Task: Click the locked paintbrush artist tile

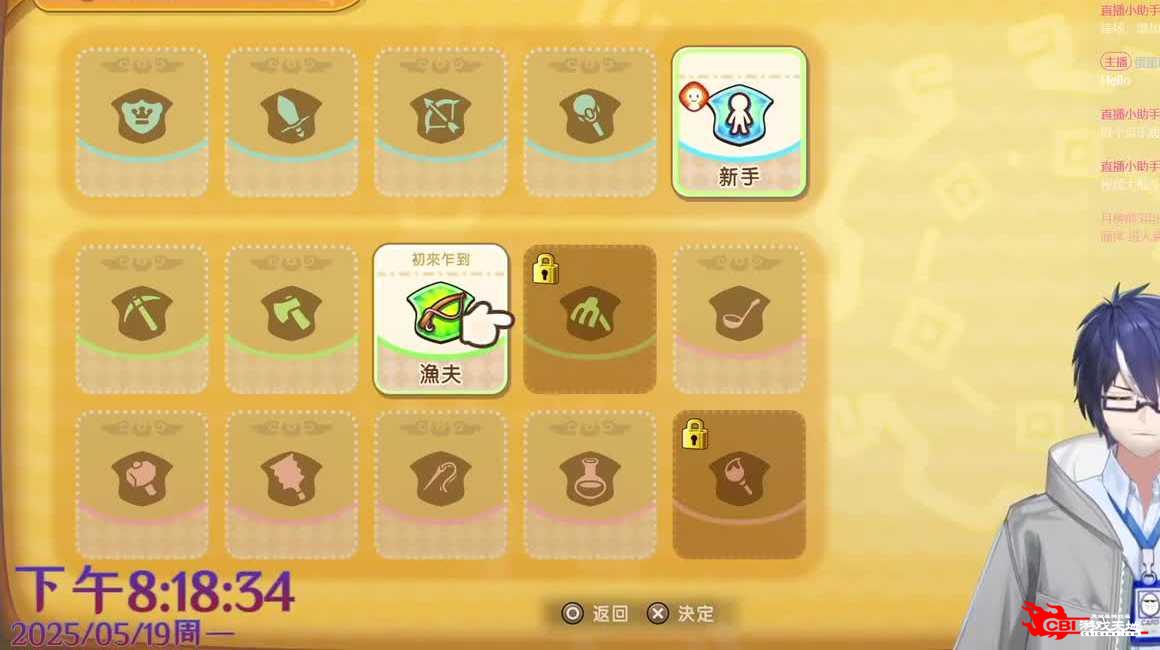Action: (x=739, y=484)
